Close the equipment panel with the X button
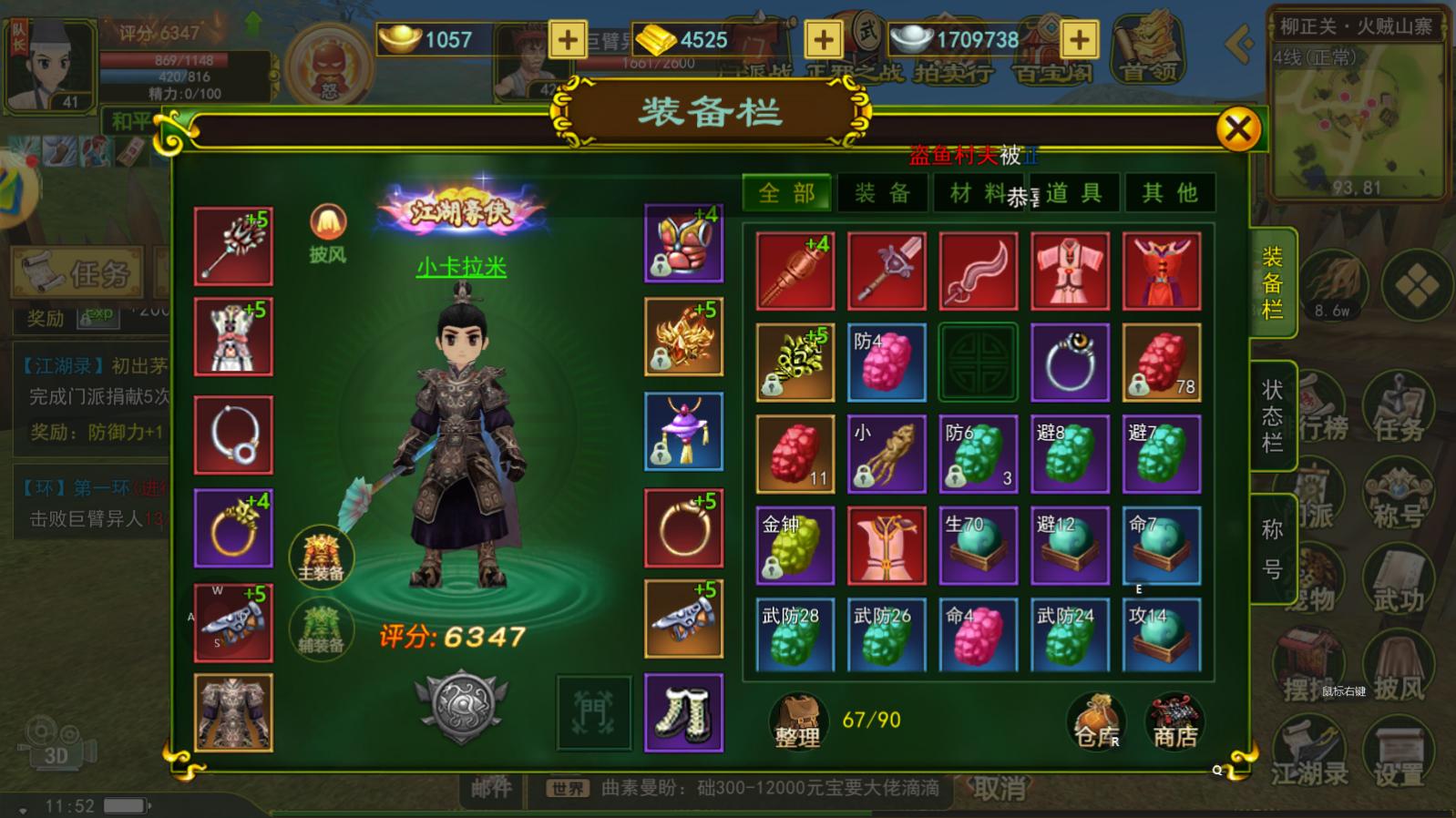Screen dimensions: 1456x818 [x=1237, y=129]
